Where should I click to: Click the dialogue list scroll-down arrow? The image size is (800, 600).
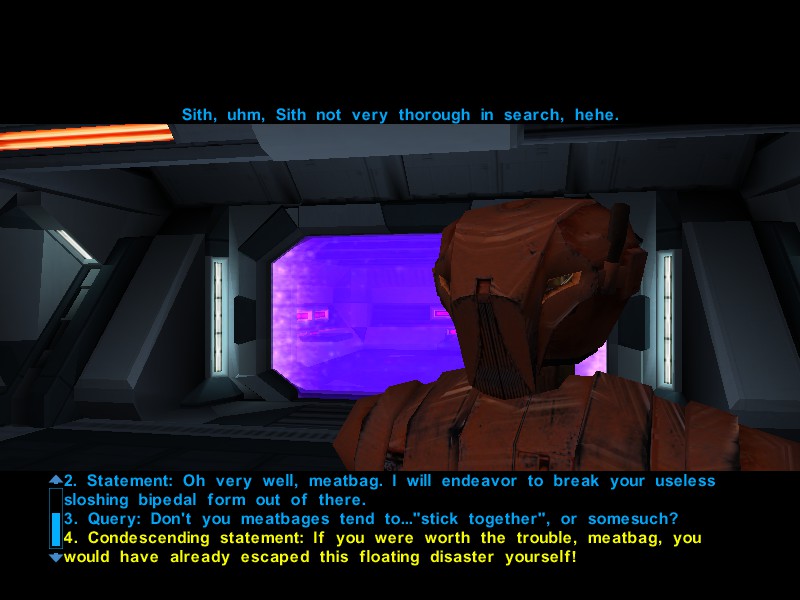pyautogui.click(x=55, y=556)
